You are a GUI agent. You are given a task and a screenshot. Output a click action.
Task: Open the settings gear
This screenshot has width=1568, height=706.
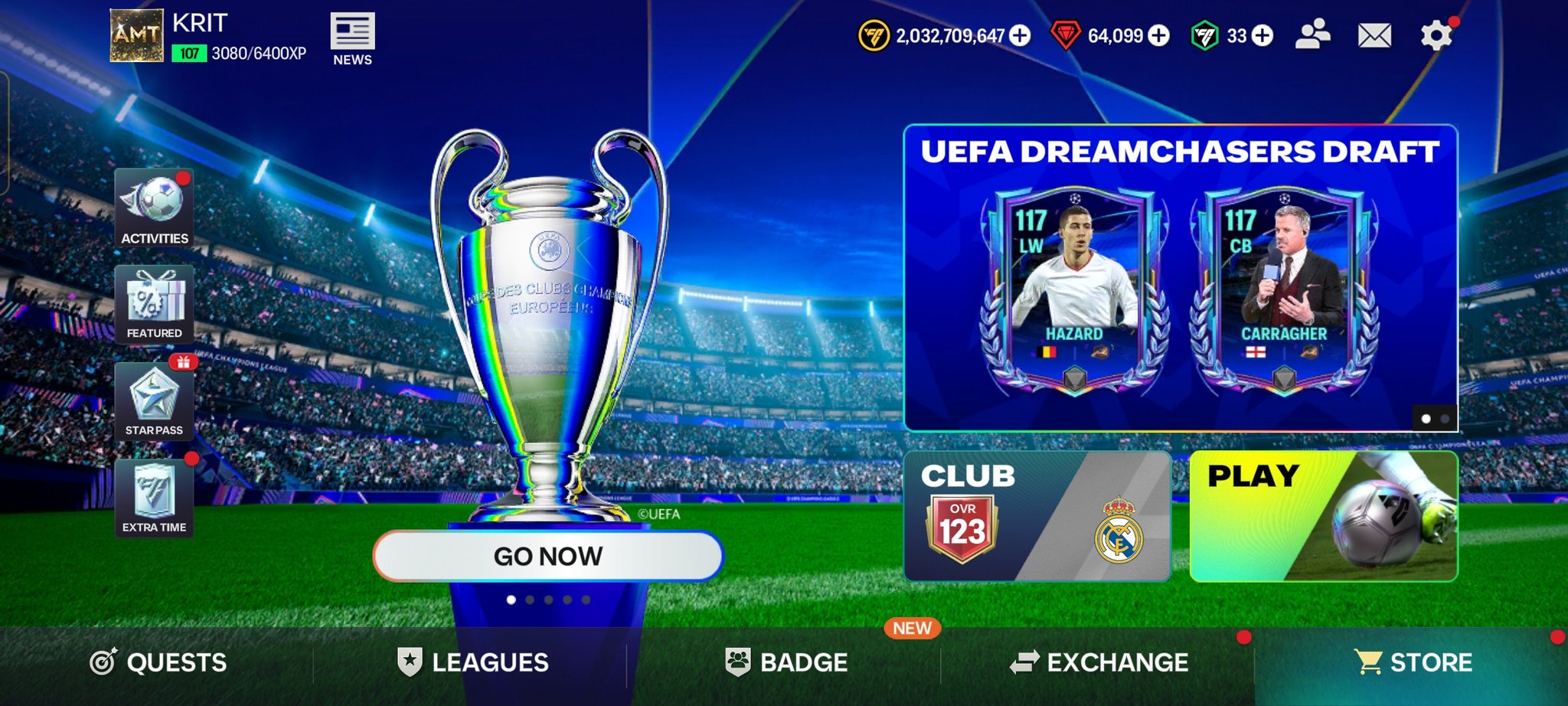[1436, 36]
